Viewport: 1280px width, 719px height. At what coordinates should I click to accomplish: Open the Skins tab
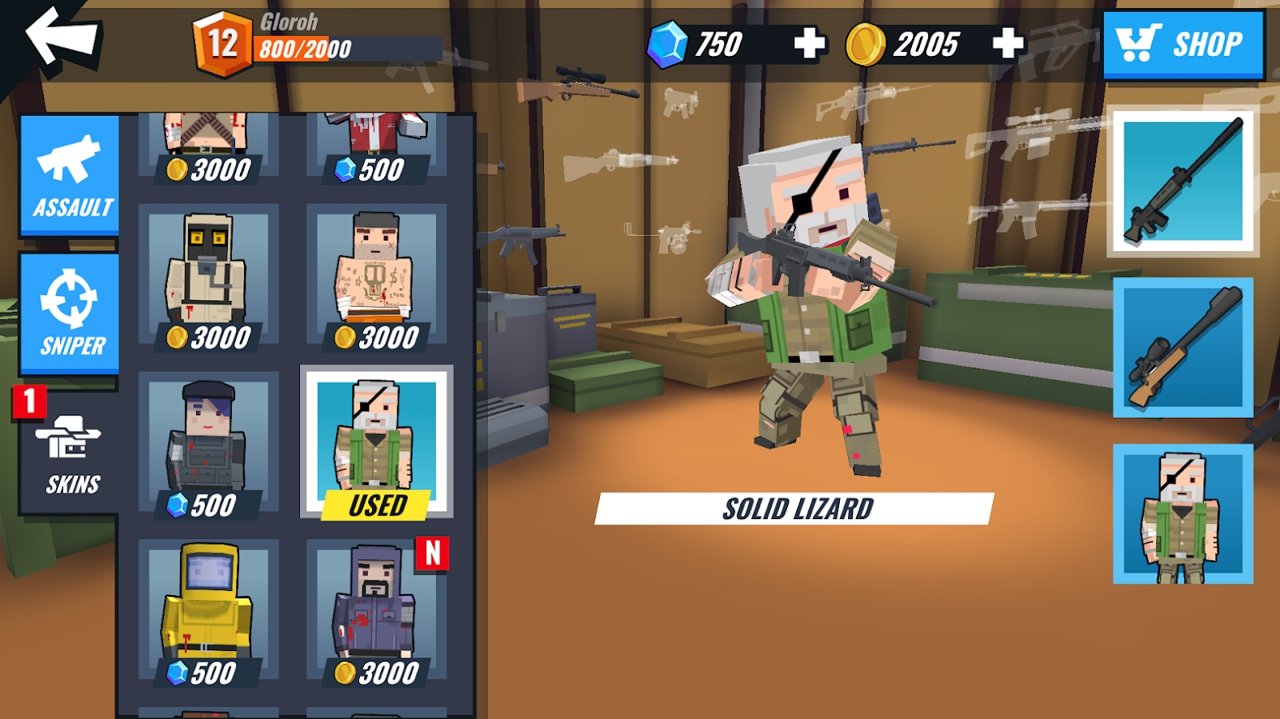pyautogui.click(x=70, y=453)
